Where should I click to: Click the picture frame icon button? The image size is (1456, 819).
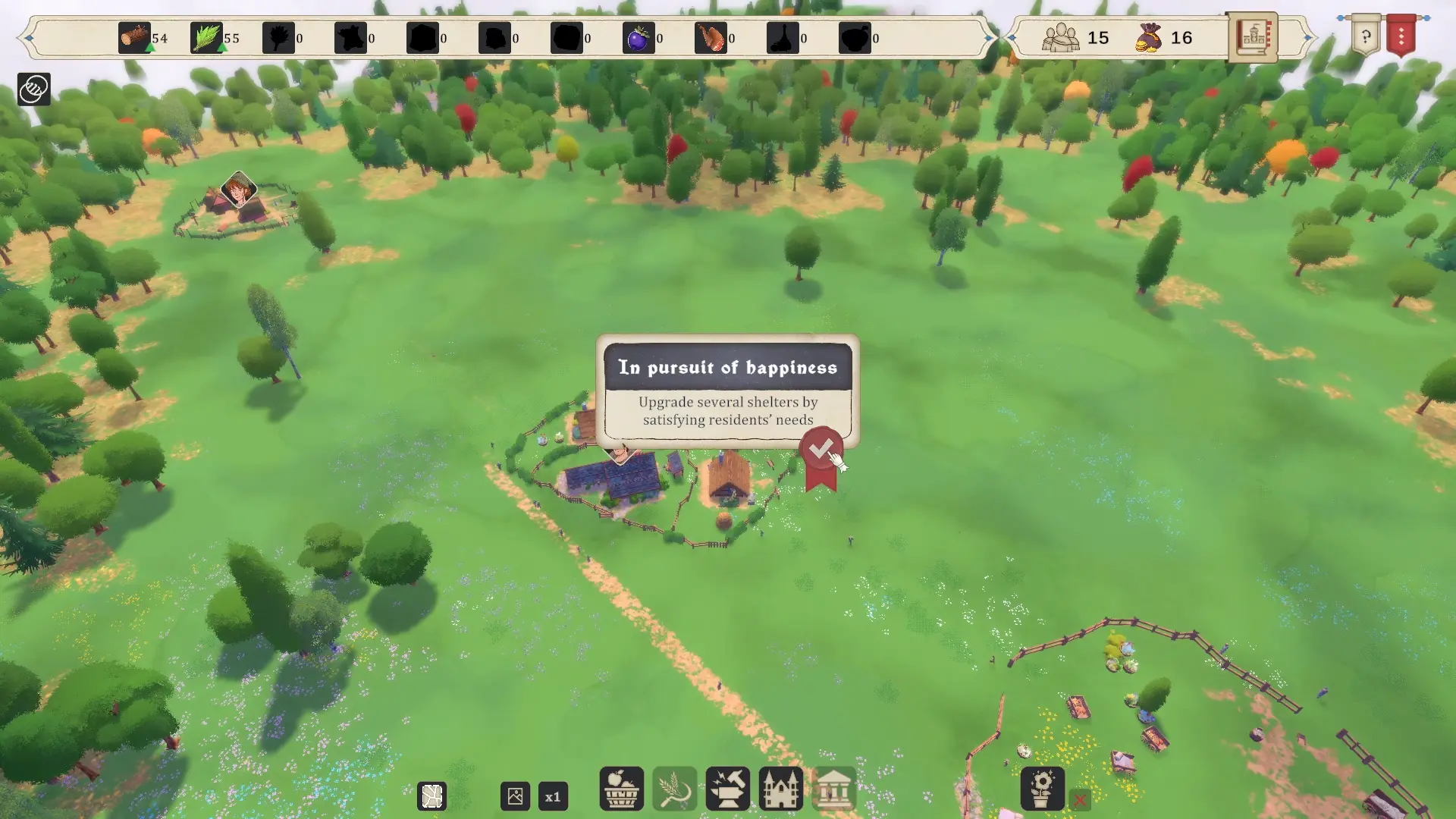click(515, 797)
